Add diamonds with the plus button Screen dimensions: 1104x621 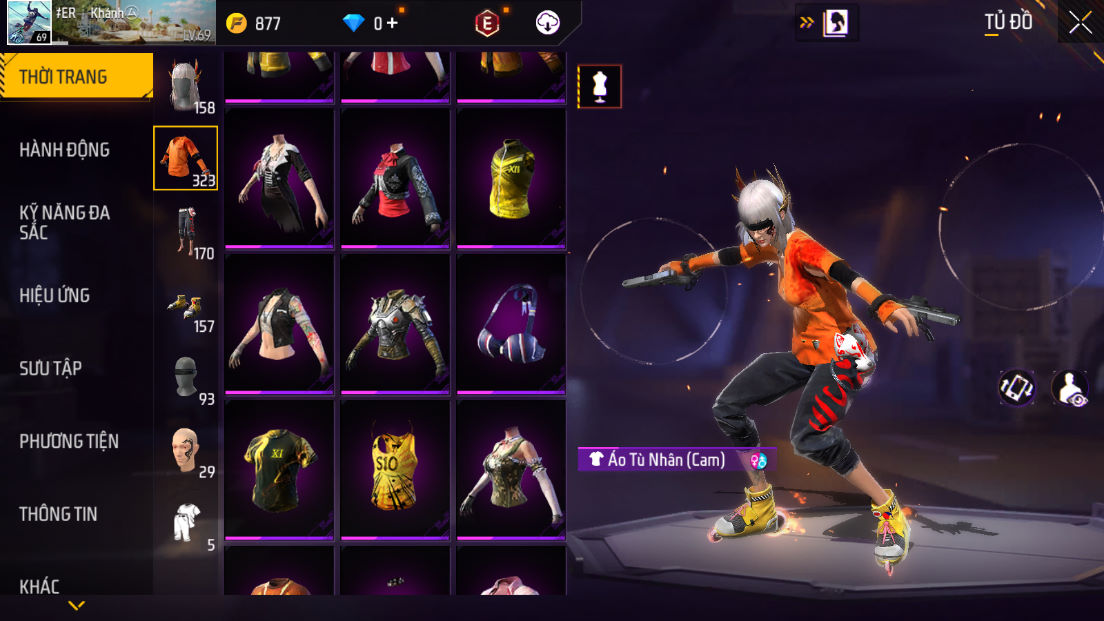(x=391, y=23)
